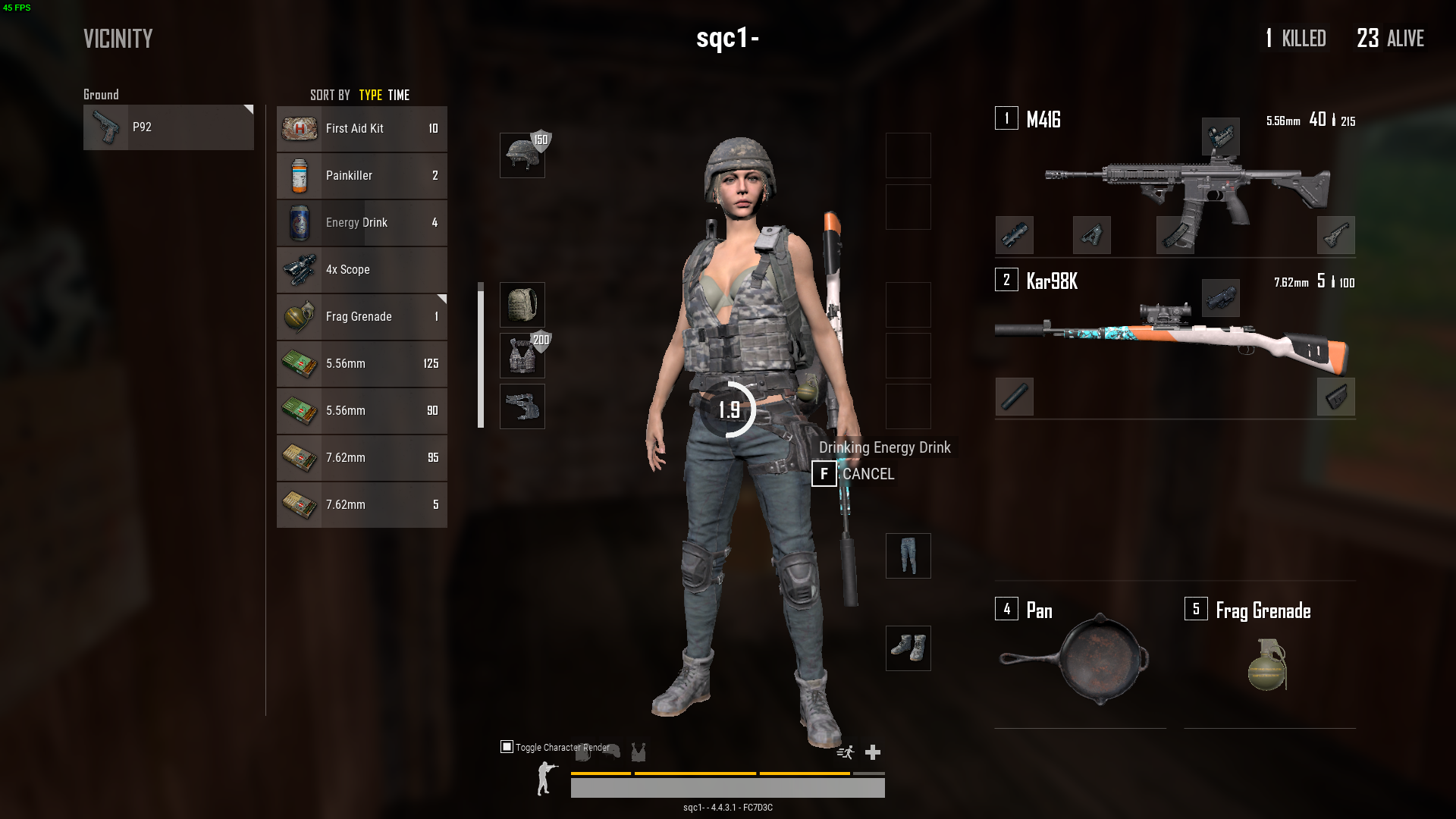Select the equipped backpack slot

pyautogui.click(x=522, y=305)
